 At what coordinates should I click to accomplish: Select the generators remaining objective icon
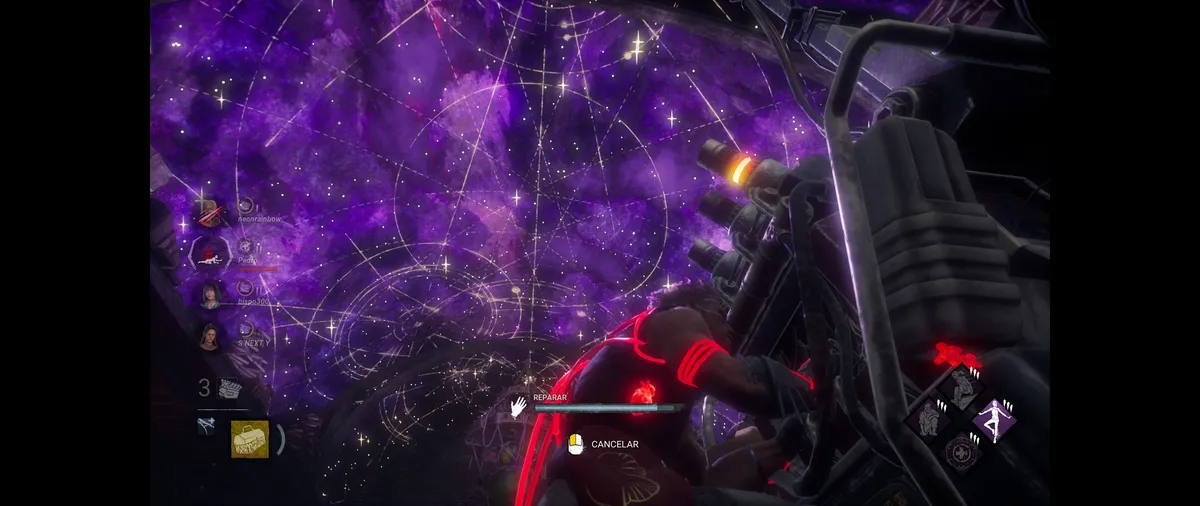[230, 389]
